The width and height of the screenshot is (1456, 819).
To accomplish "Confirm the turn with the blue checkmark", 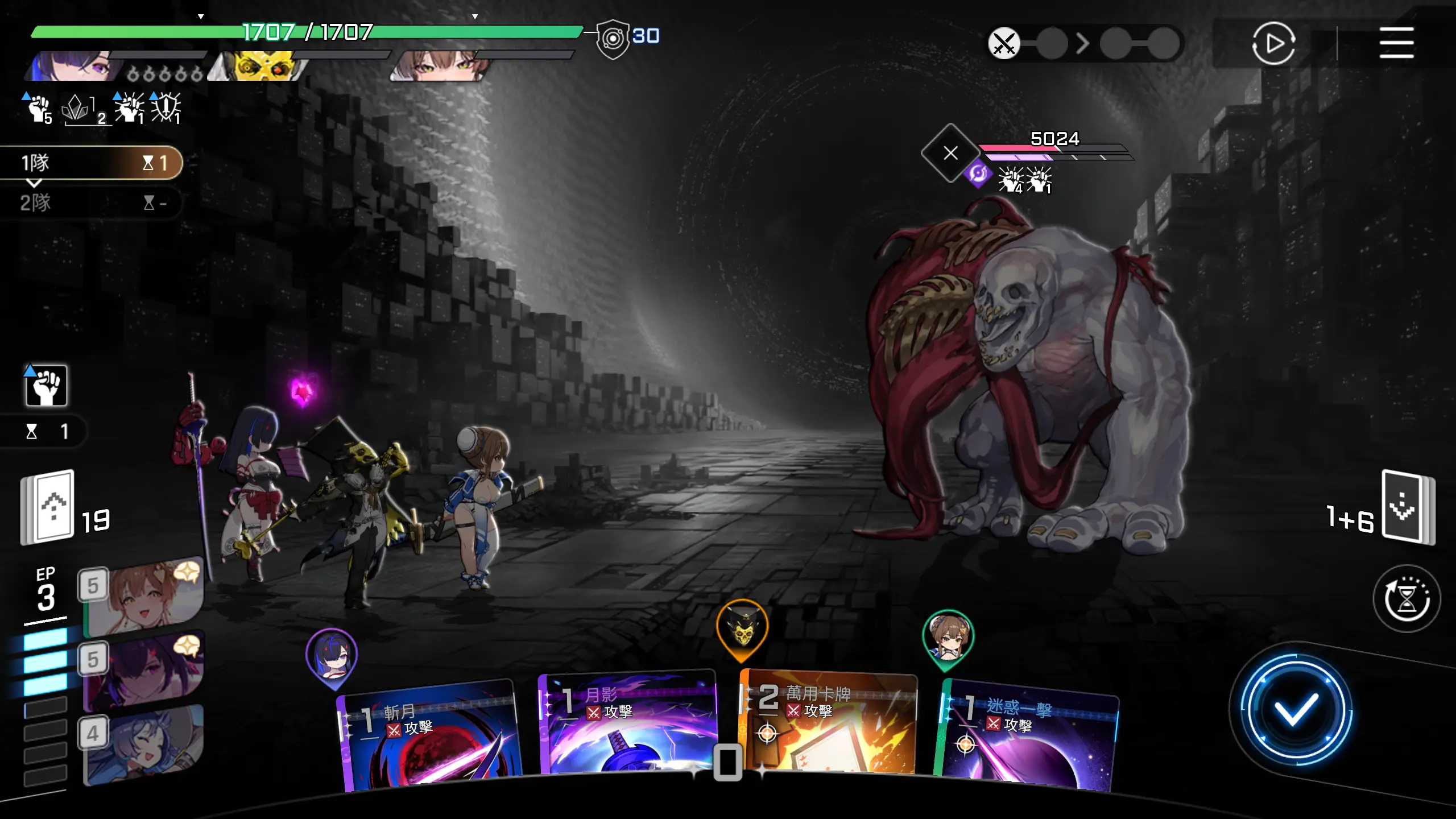I will pos(1296,709).
